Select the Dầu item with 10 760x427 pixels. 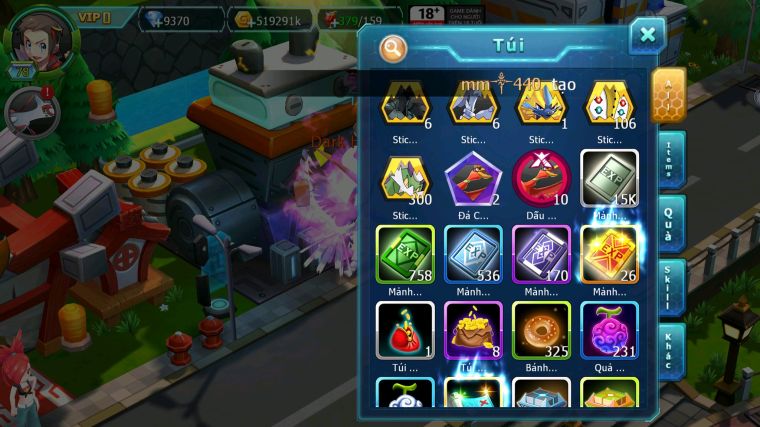click(541, 178)
